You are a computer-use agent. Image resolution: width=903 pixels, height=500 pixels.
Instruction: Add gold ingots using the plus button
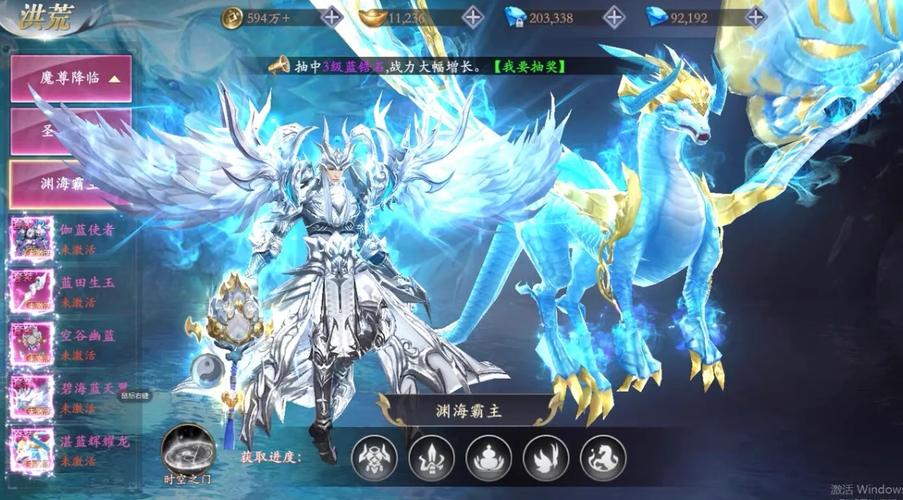pyautogui.click(x=473, y=17)
